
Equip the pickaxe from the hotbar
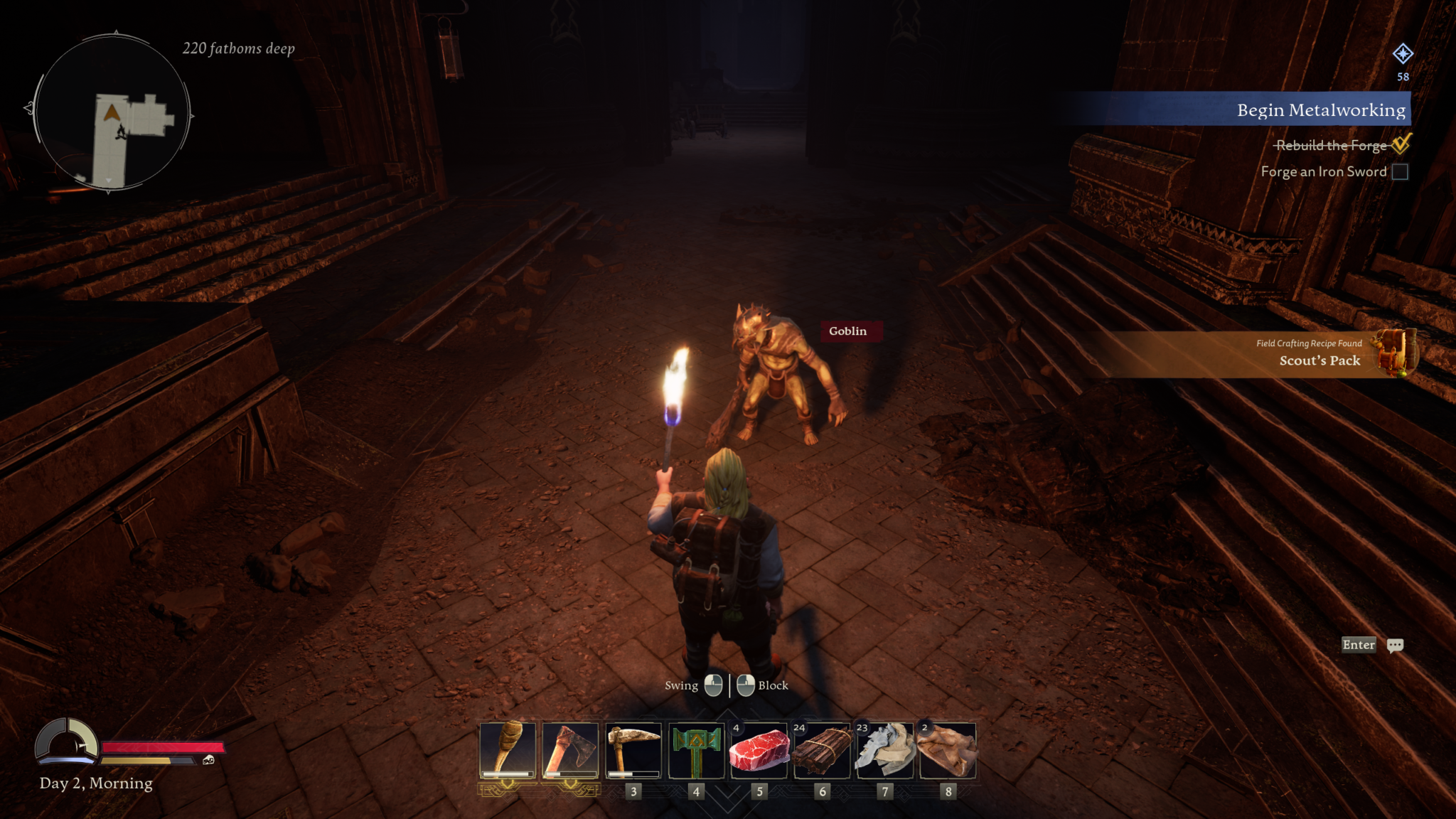(x=633, y=751)
